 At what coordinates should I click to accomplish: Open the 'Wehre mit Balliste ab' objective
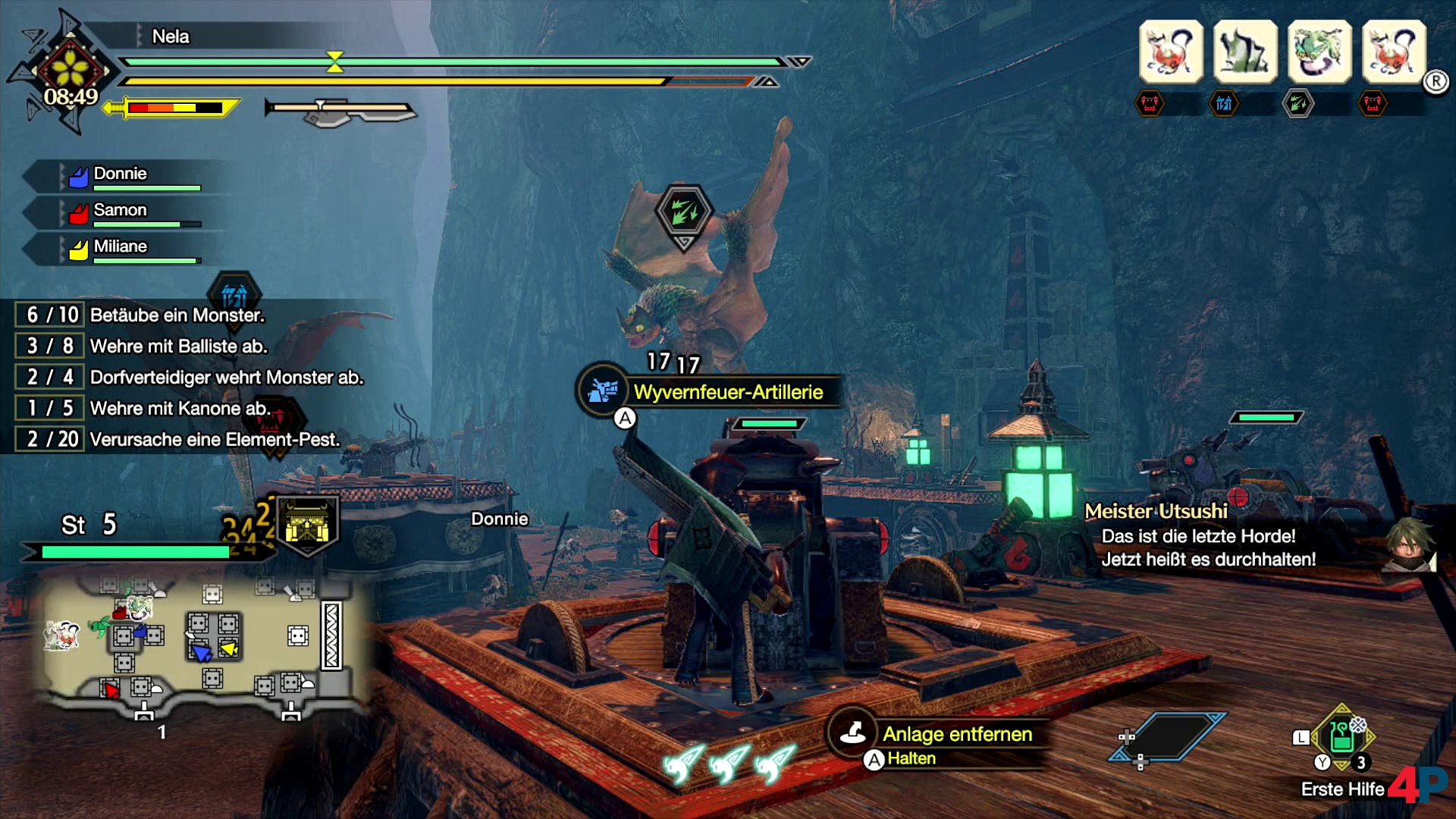(x=178, y=347)
